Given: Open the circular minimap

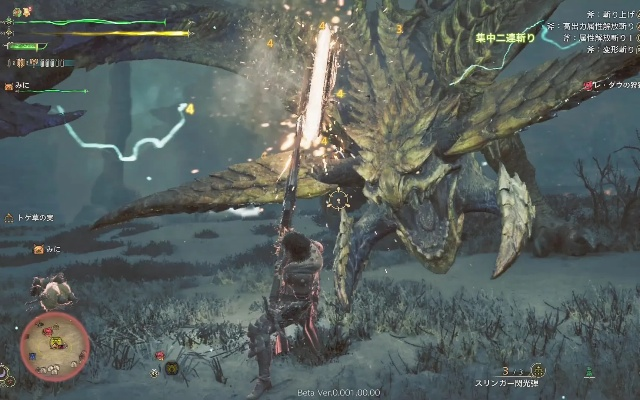Looking at the screenshot, I should (55, 346).
